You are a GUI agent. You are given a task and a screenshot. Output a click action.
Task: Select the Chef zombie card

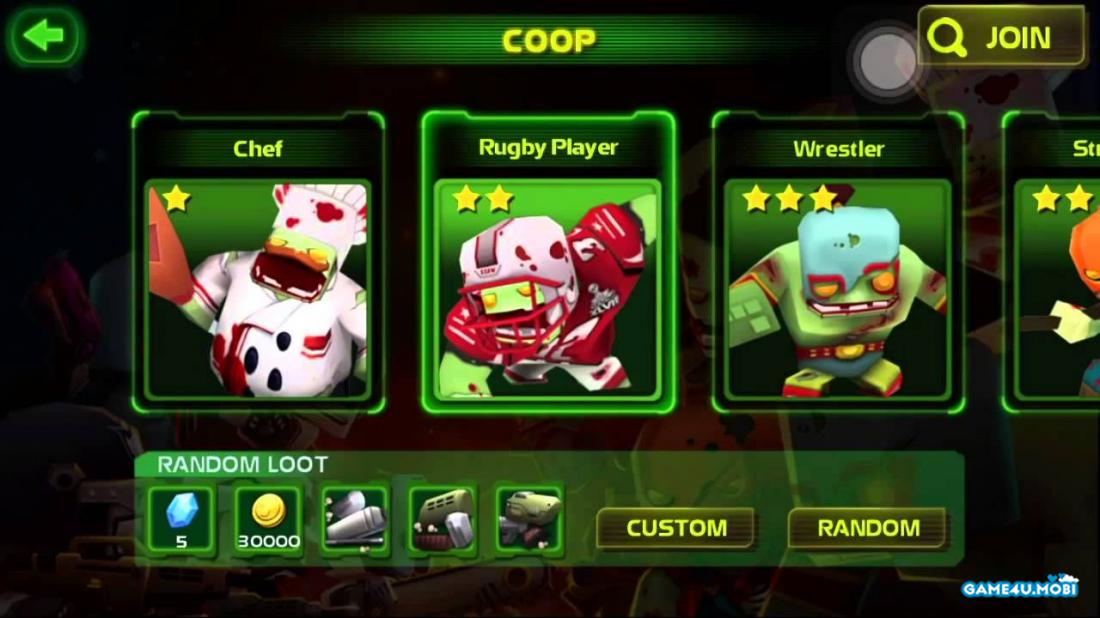258,263
